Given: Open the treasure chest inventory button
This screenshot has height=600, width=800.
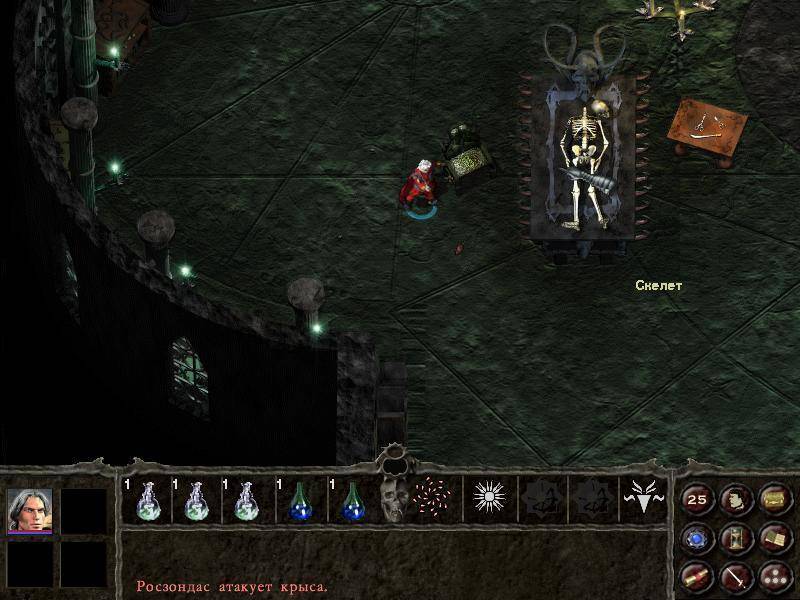Looking at the screenshot, I should pyautogui.click(x=773, y=499).
